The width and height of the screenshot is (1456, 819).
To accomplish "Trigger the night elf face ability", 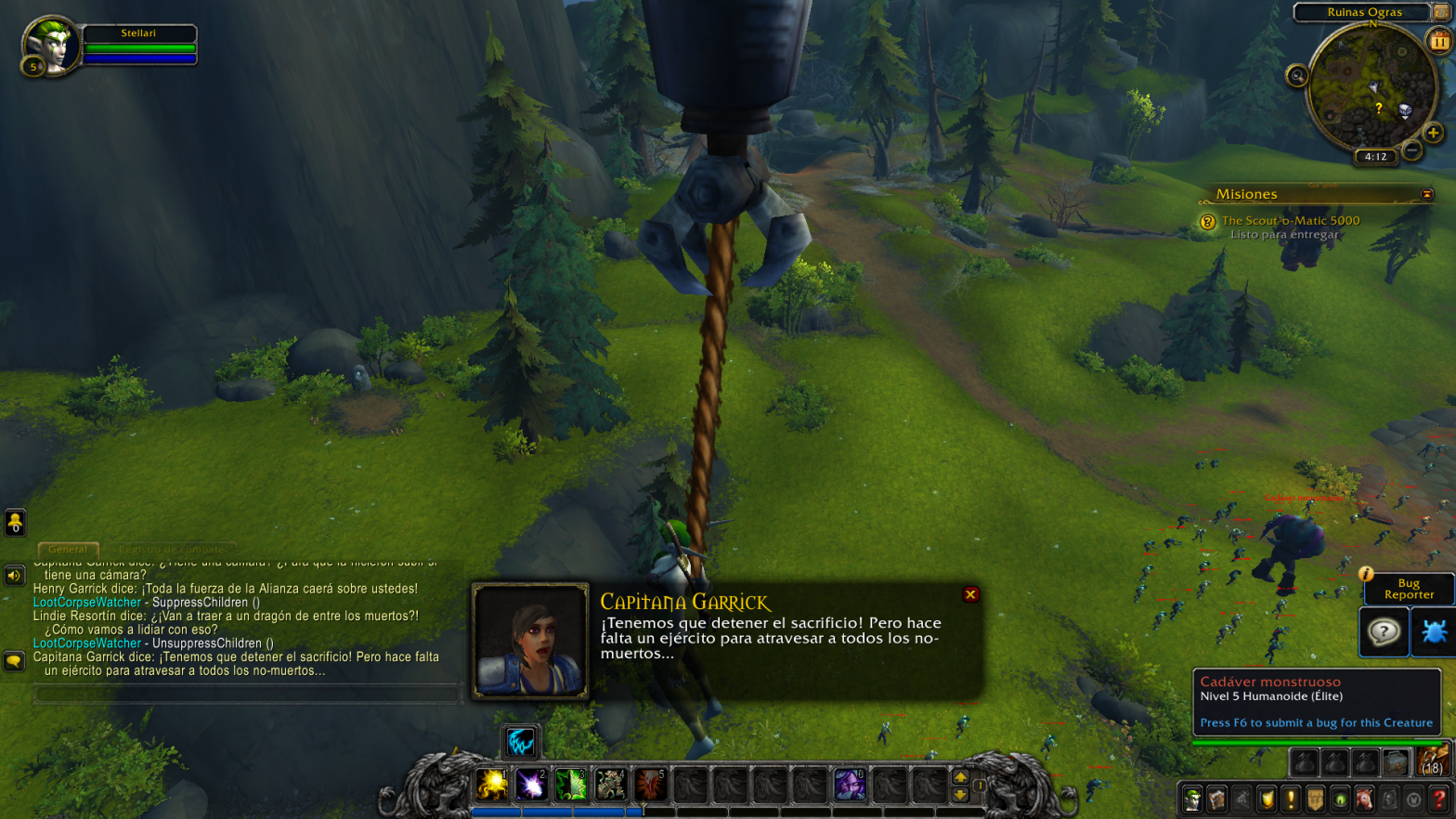I will click(x=849, y=786).
